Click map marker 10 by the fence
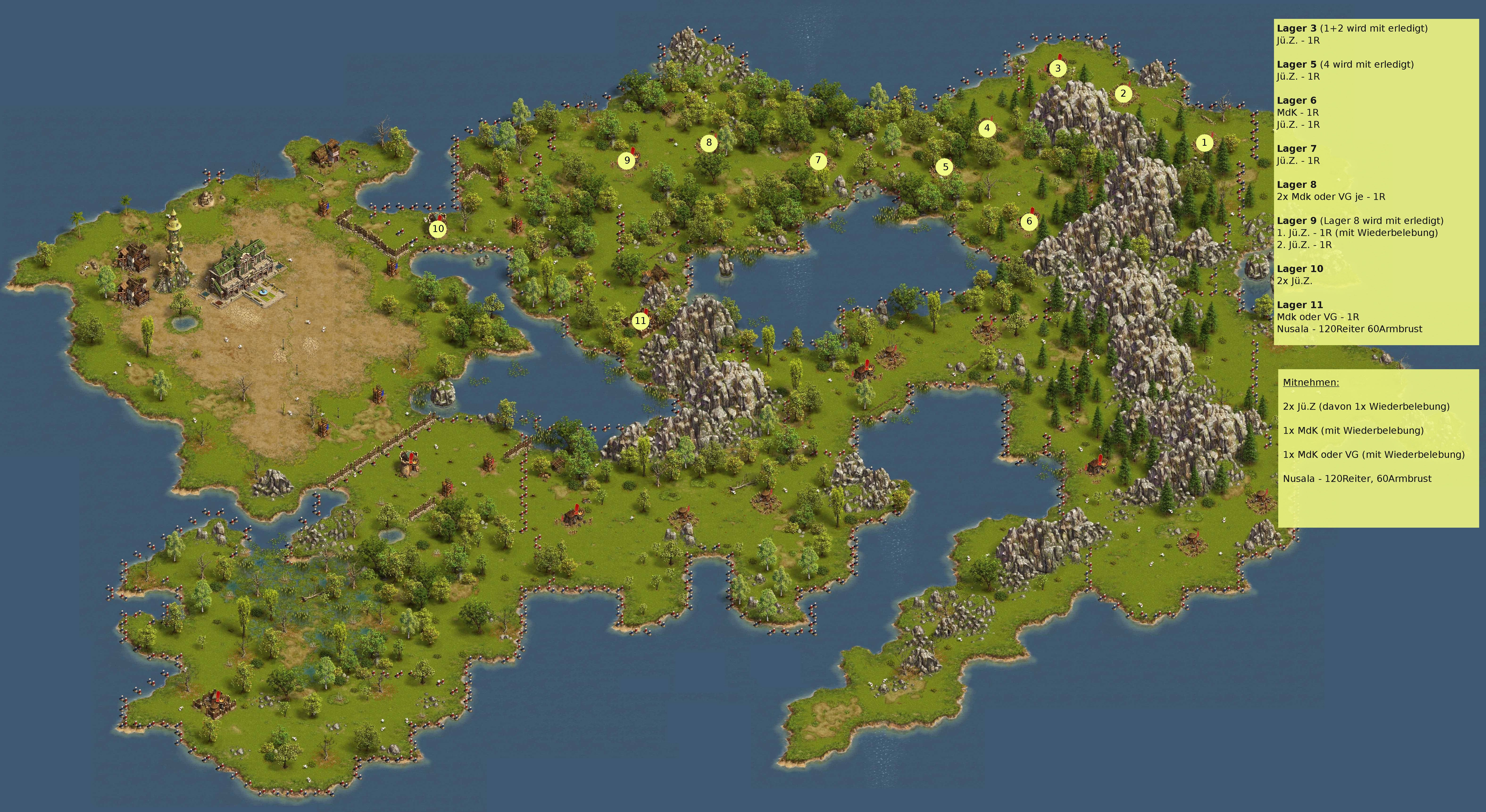 click(438, 229)
